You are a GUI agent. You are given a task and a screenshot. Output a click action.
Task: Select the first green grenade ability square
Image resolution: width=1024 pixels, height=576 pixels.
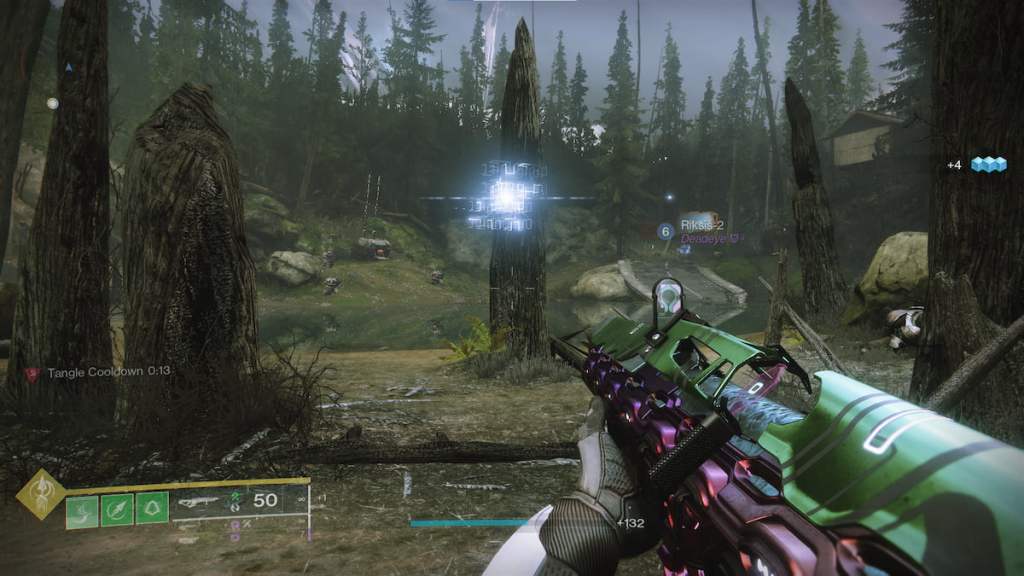tap(82, 510)
